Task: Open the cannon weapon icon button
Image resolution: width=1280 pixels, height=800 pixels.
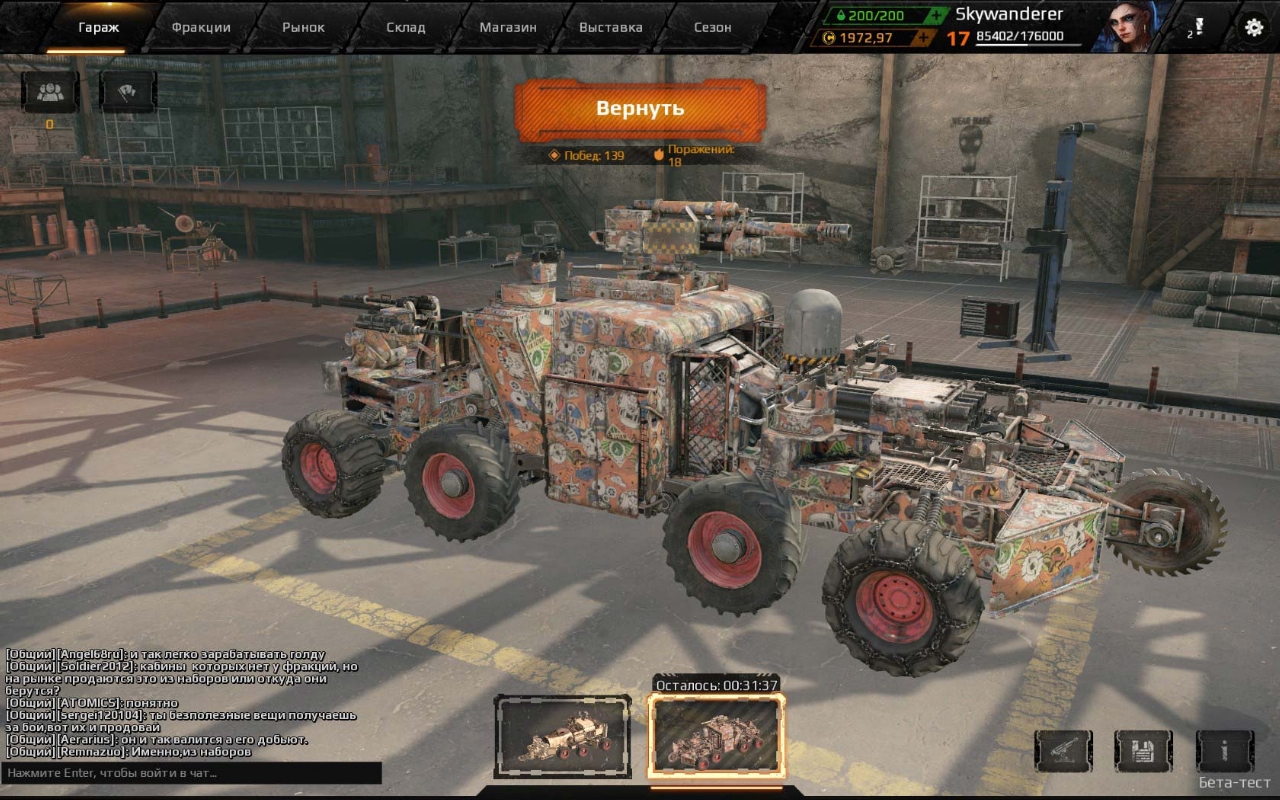Action: click(1064, 750)
